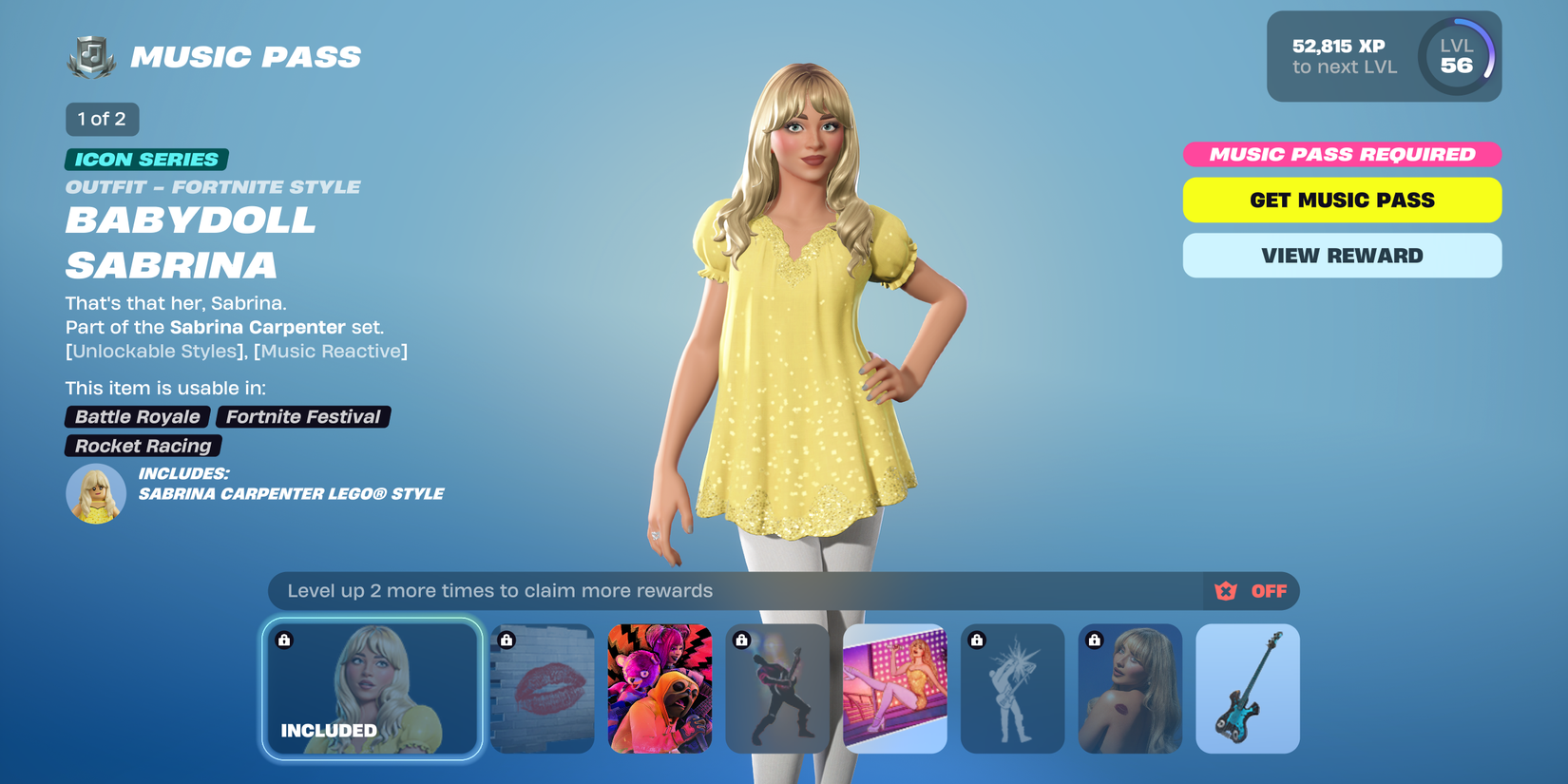Select the Fortnite Festival usability tag
The height and width of the screenshot is (784, 1568).
click(303, 416)
